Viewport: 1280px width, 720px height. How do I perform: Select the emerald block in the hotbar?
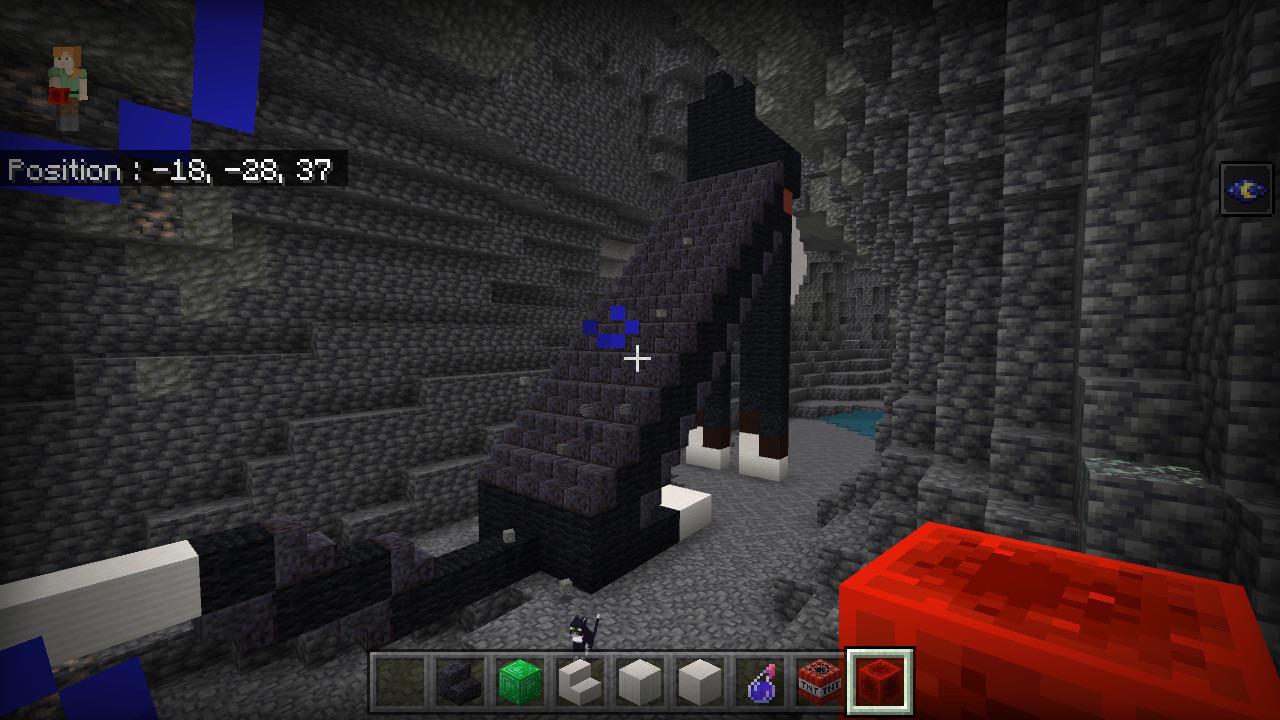(x=518, y=680)
